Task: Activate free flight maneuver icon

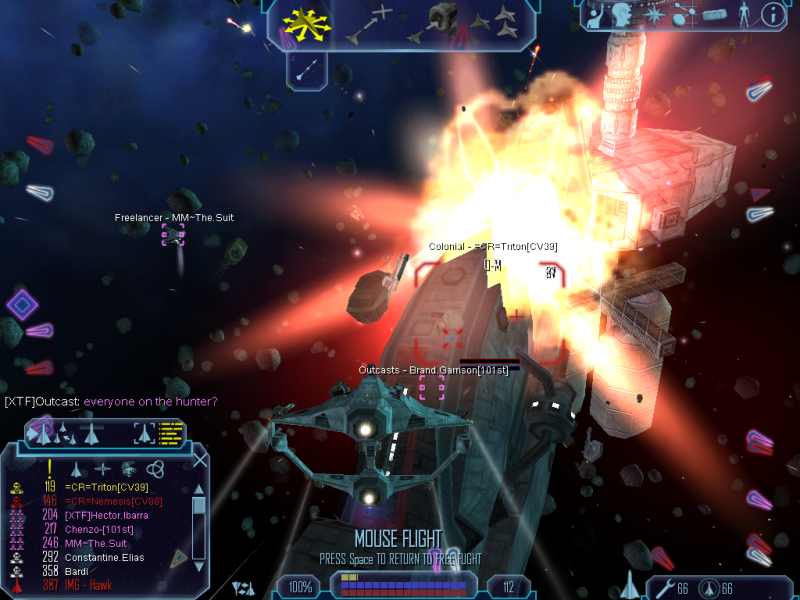Action: tap(306, 23)
